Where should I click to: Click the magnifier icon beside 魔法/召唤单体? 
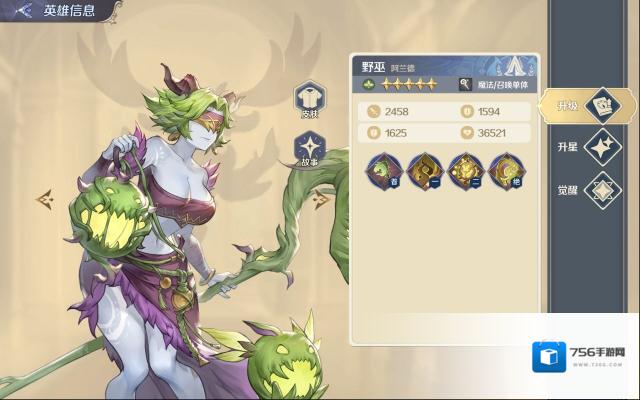point(465,85)
